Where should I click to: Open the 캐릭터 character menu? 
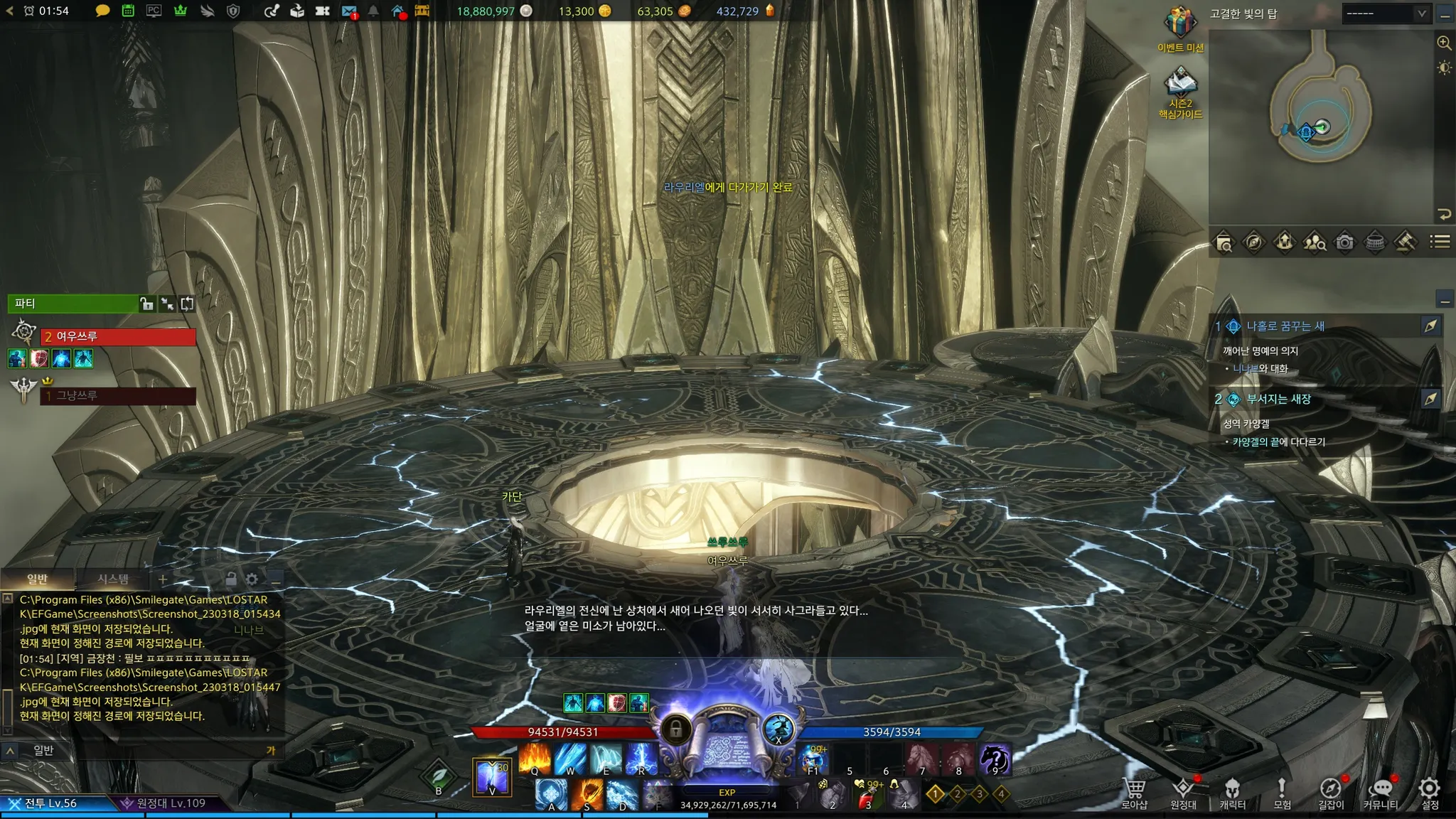[x=1232, y=792]
